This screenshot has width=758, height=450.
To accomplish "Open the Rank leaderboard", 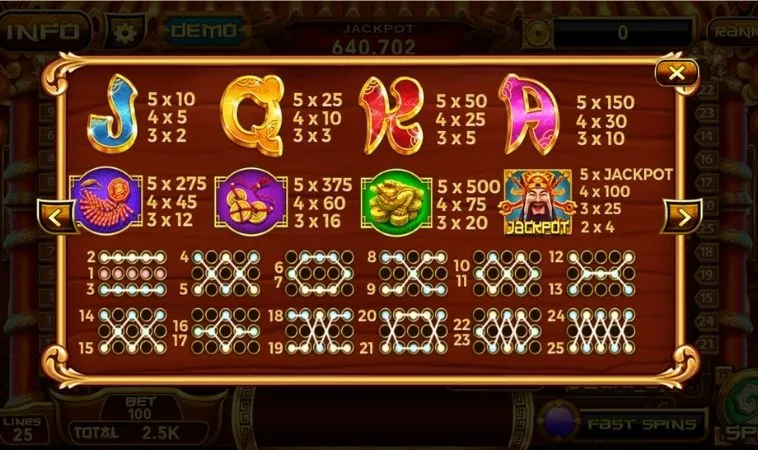I will click(x=735, y=30).
